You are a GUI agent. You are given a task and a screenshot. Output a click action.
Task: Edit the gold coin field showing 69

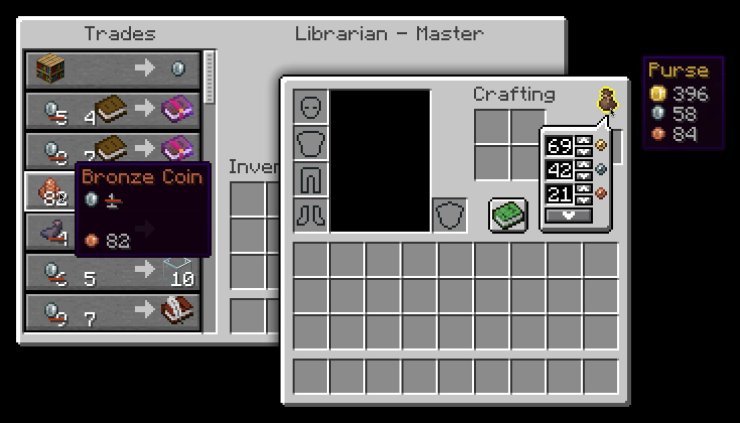(559, 146)
